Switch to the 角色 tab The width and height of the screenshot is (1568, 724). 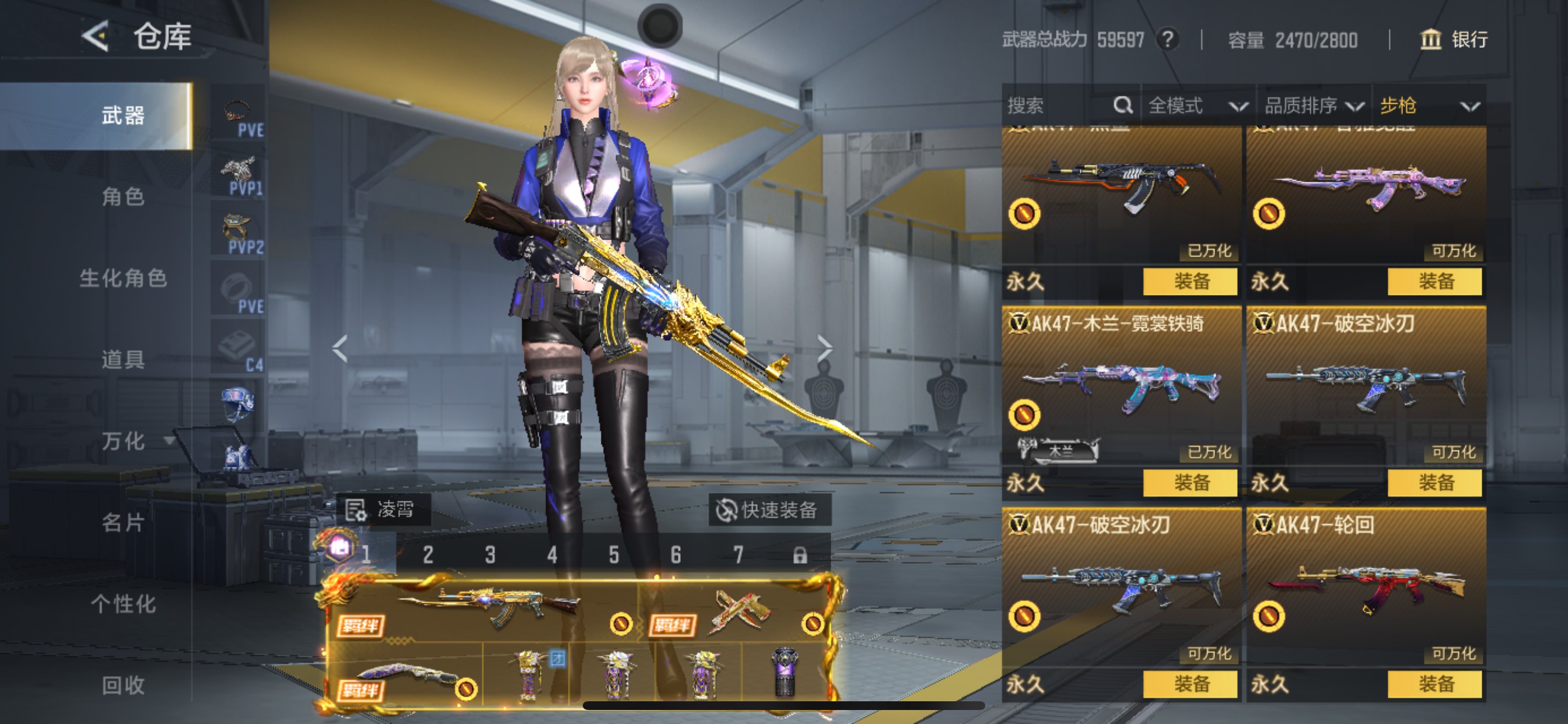123,197
